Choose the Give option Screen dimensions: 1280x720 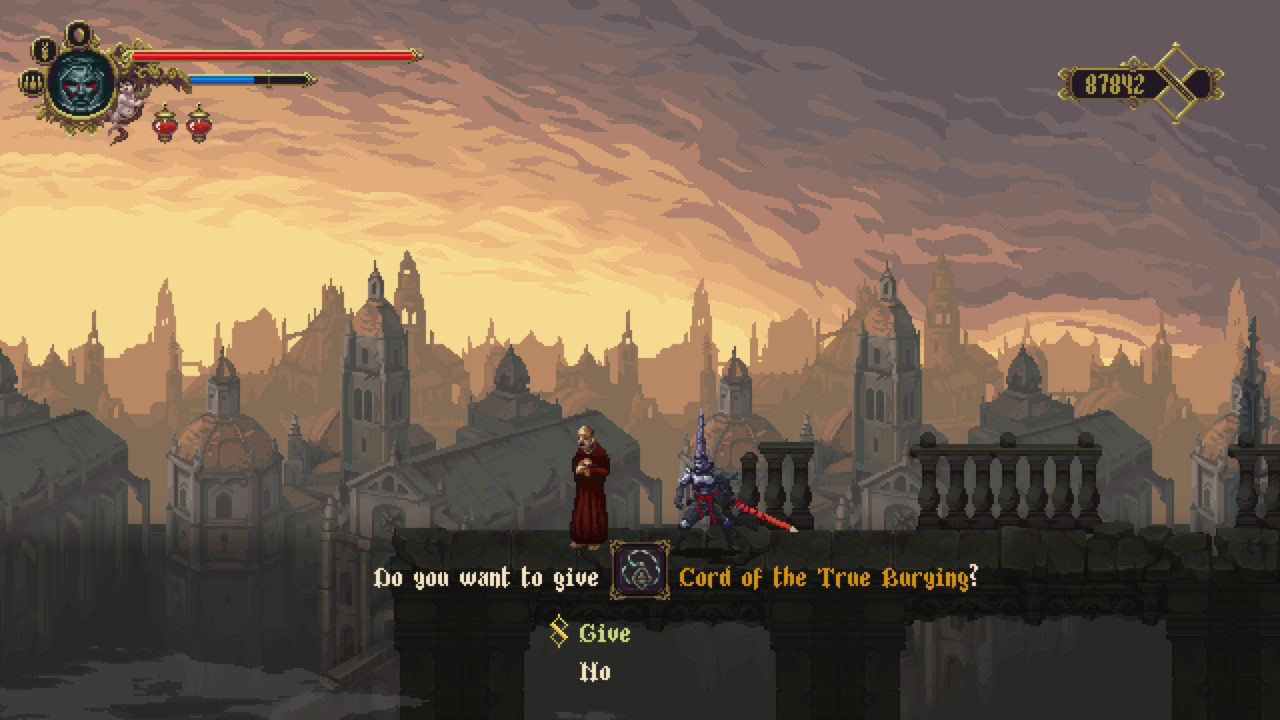(x=604, y=634)
